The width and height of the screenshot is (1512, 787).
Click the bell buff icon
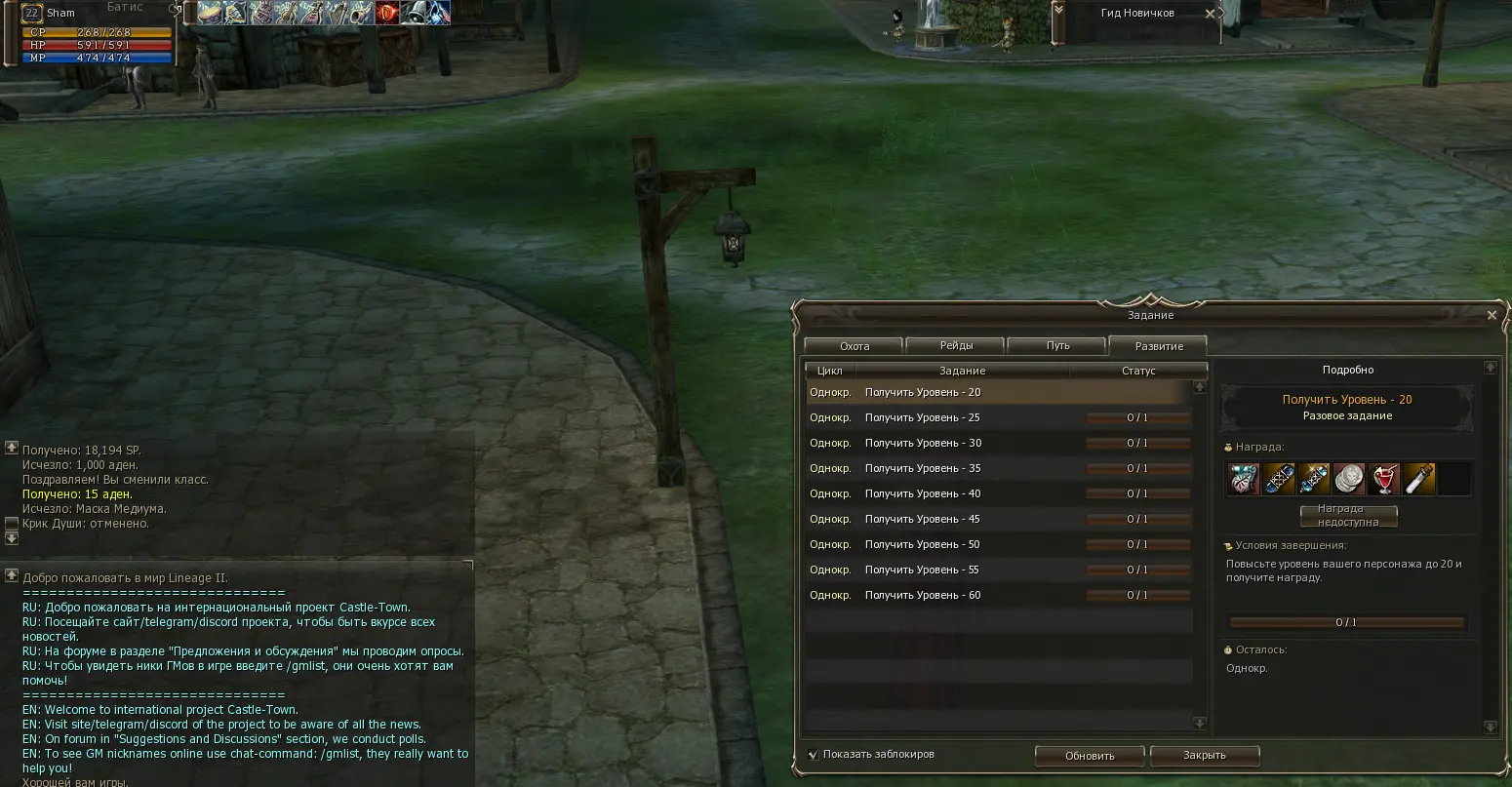point(413,13)
